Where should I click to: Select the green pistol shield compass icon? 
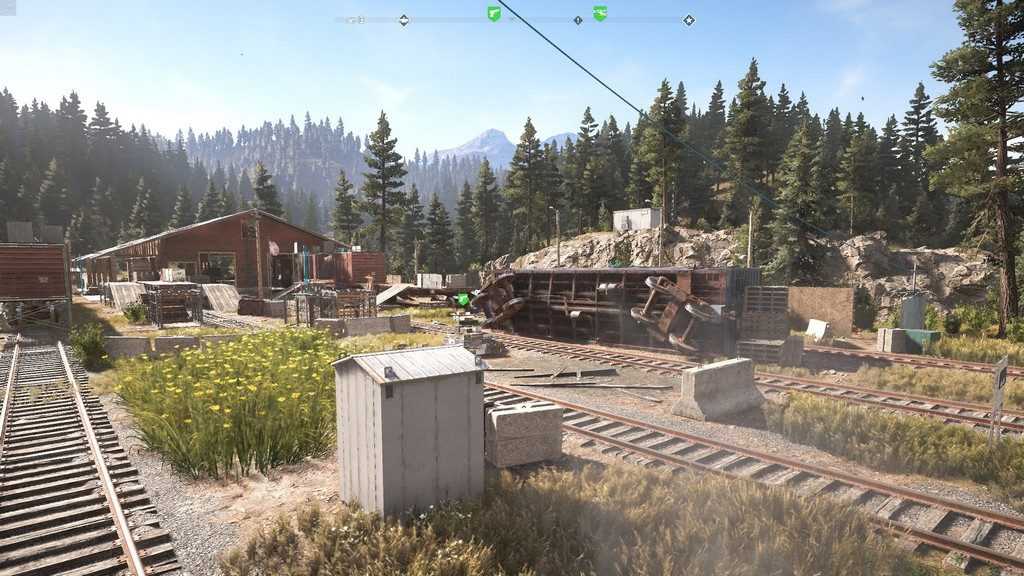494,14
